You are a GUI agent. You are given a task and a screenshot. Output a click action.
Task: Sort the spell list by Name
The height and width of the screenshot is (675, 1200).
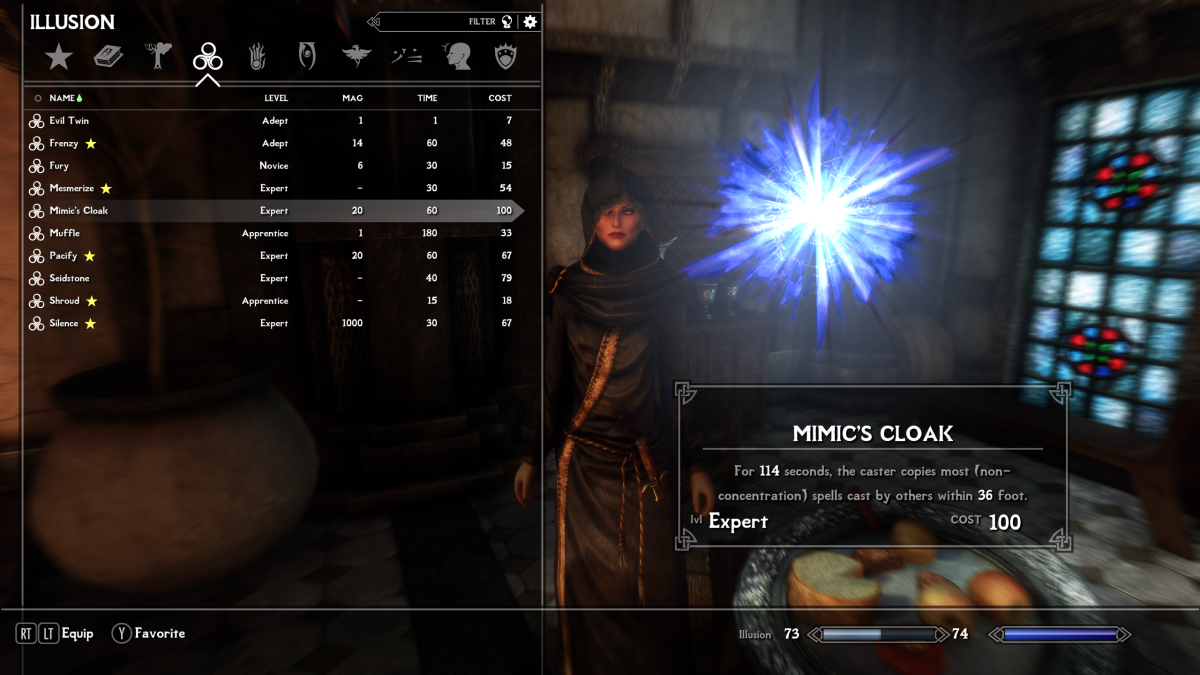click(62, 98)
